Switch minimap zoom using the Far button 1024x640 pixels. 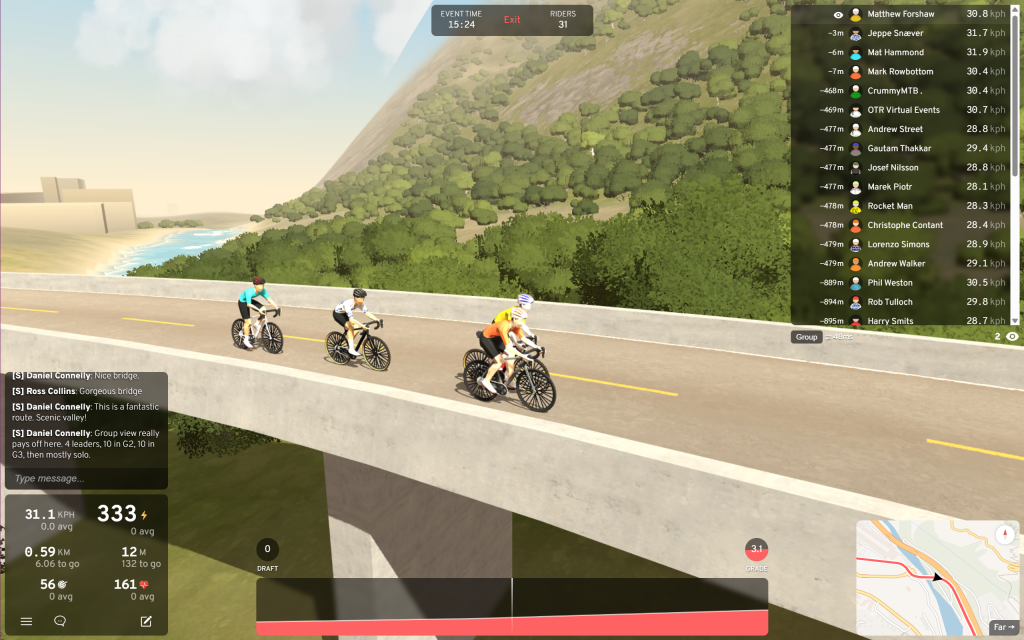[1003, 627]
